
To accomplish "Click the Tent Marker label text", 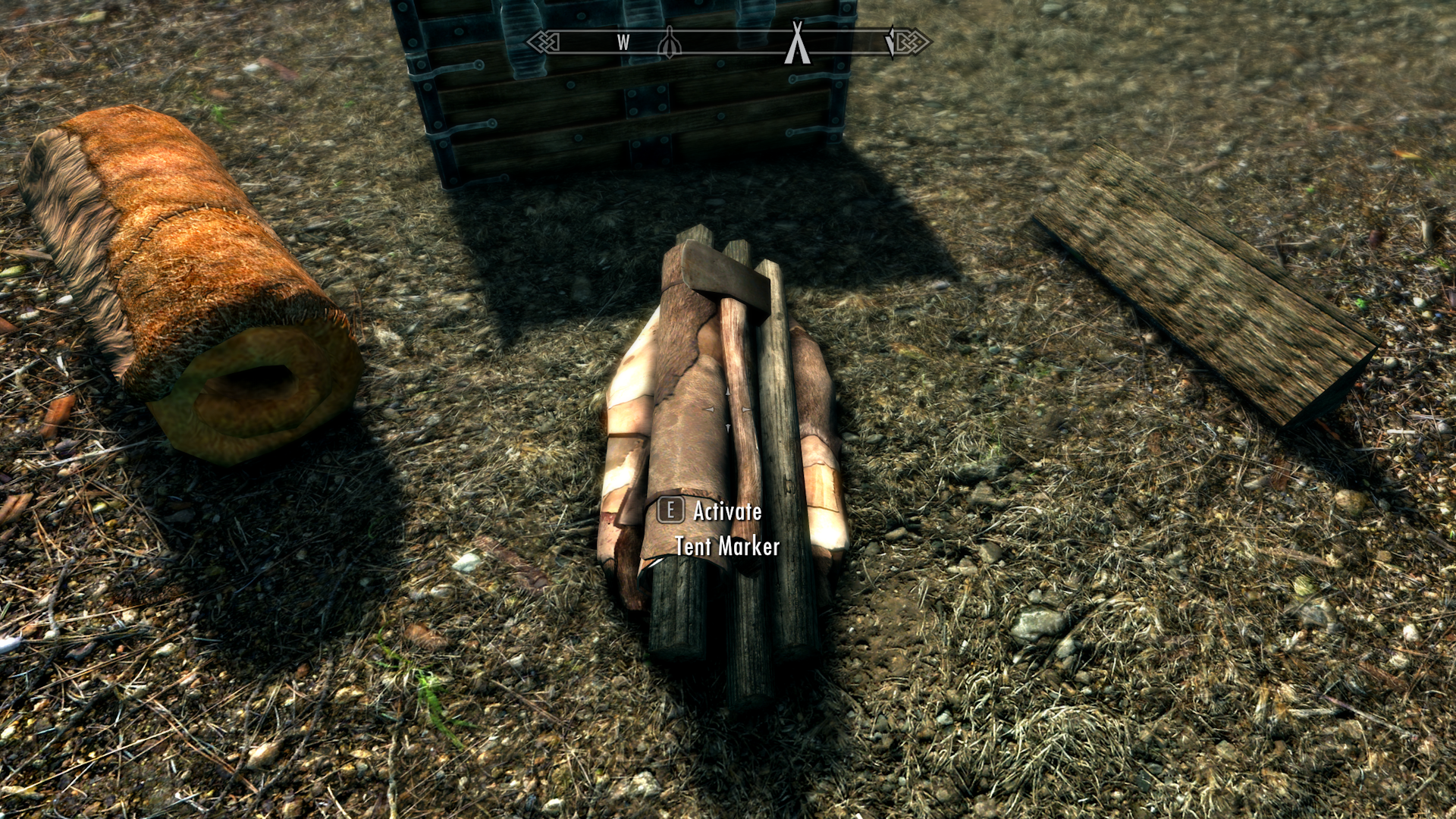I will 728,545.
